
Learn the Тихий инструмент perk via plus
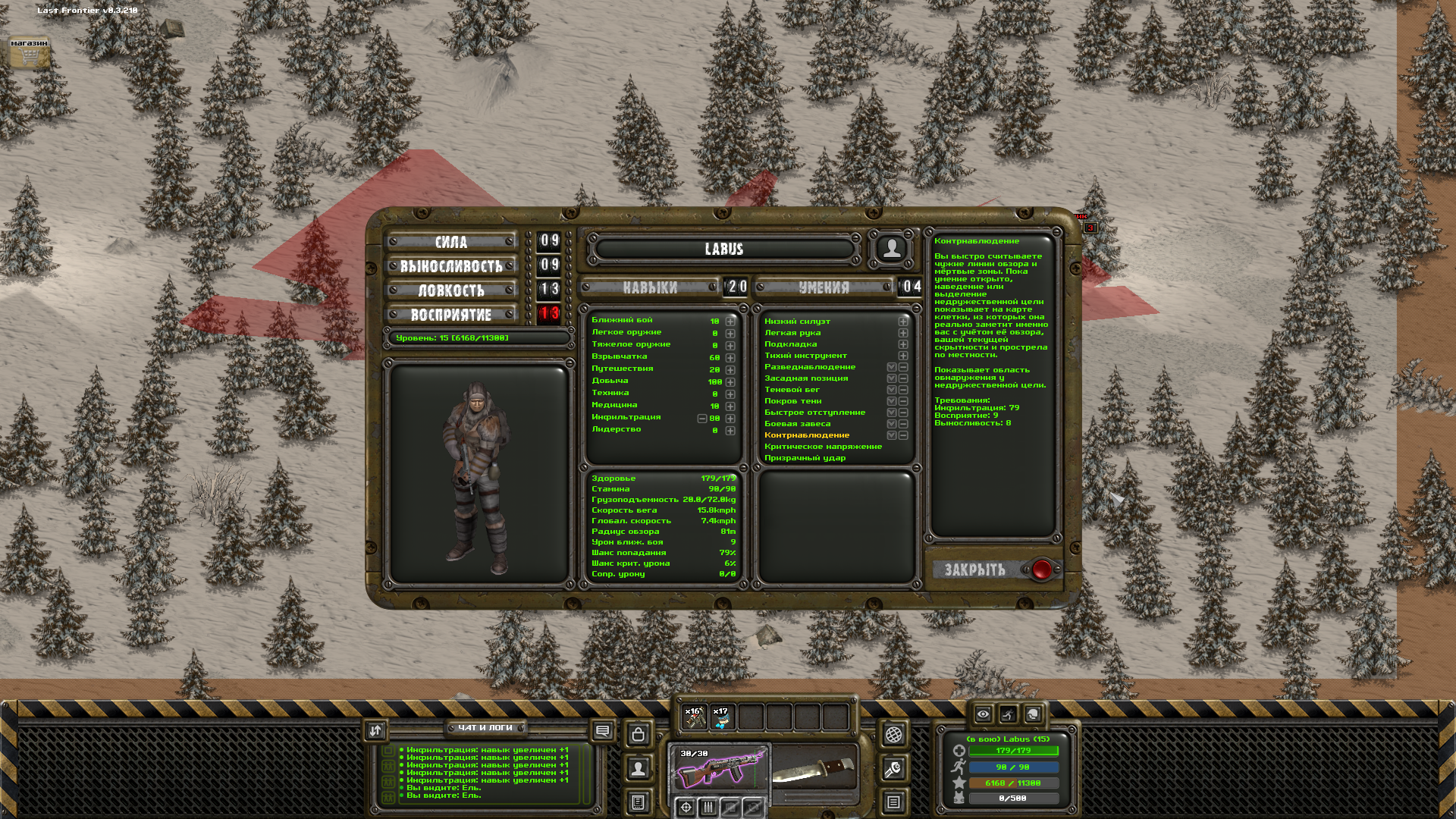pyautogui.click(x=903, y=356)
